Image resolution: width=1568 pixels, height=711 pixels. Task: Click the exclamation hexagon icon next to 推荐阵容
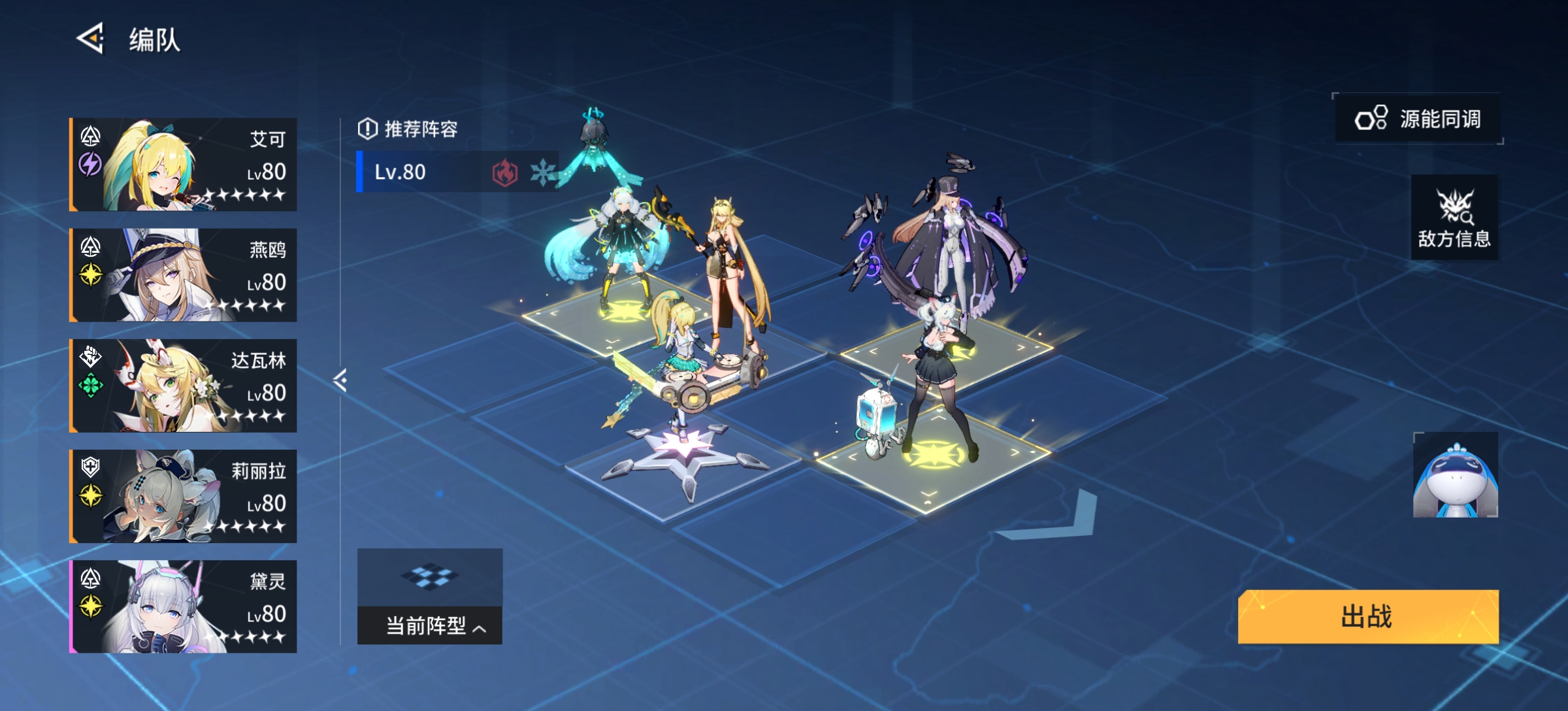367,129
